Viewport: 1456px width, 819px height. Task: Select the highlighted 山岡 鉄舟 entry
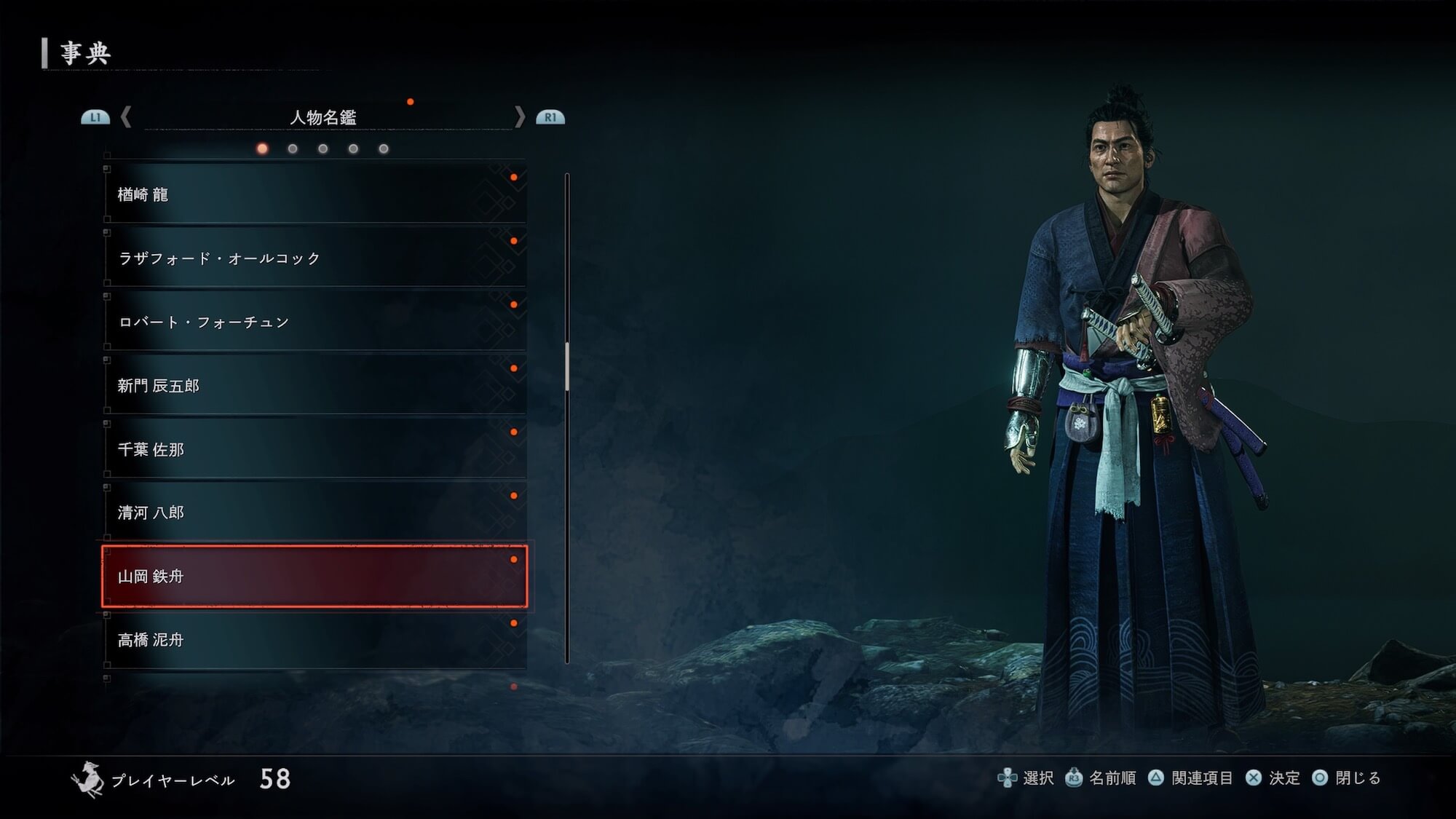(314, 576)
